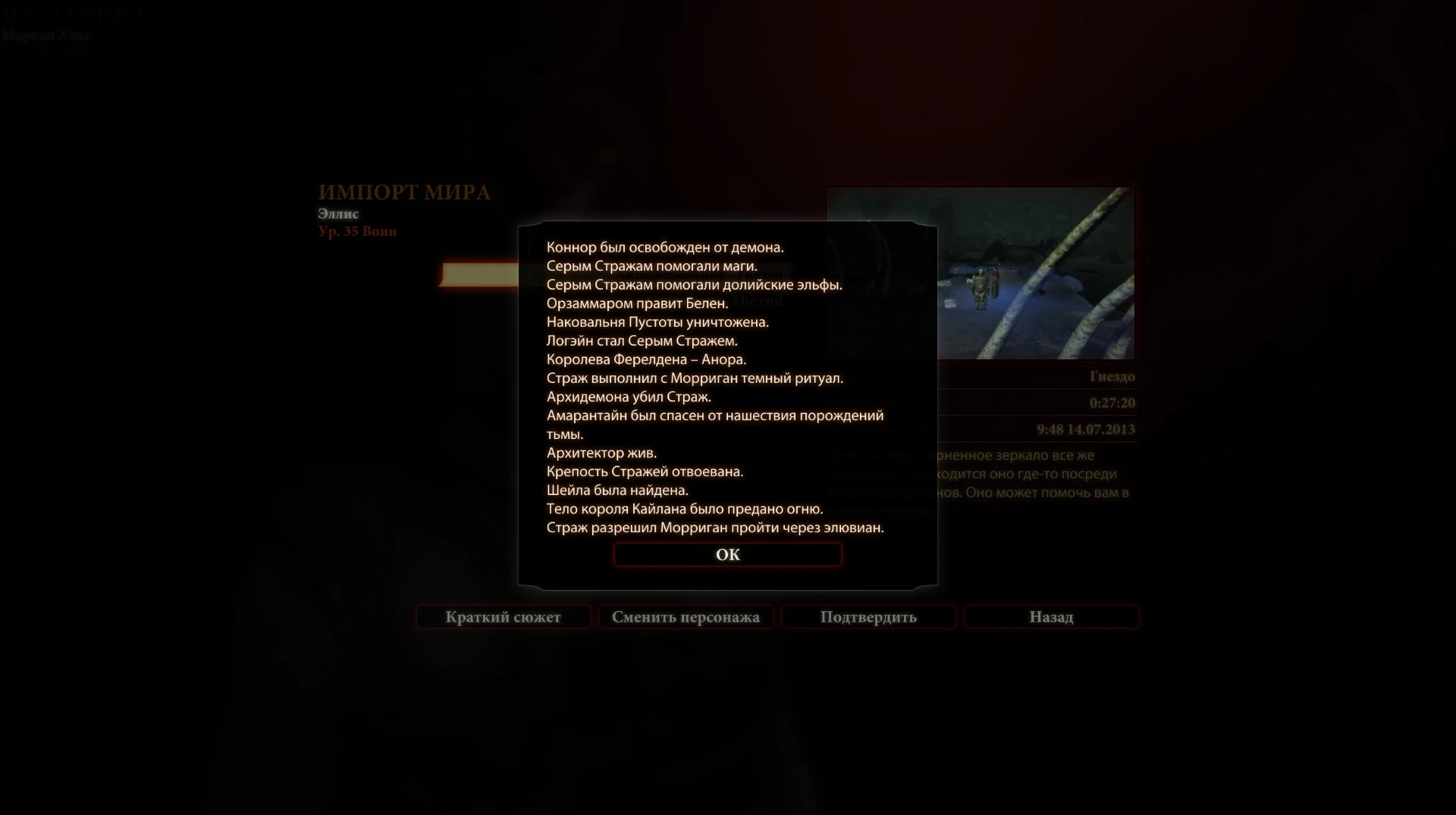The width and height of the screenshot is (1456, 815).
Task: Go back using the Назад button
Action: click(1051, 616)
